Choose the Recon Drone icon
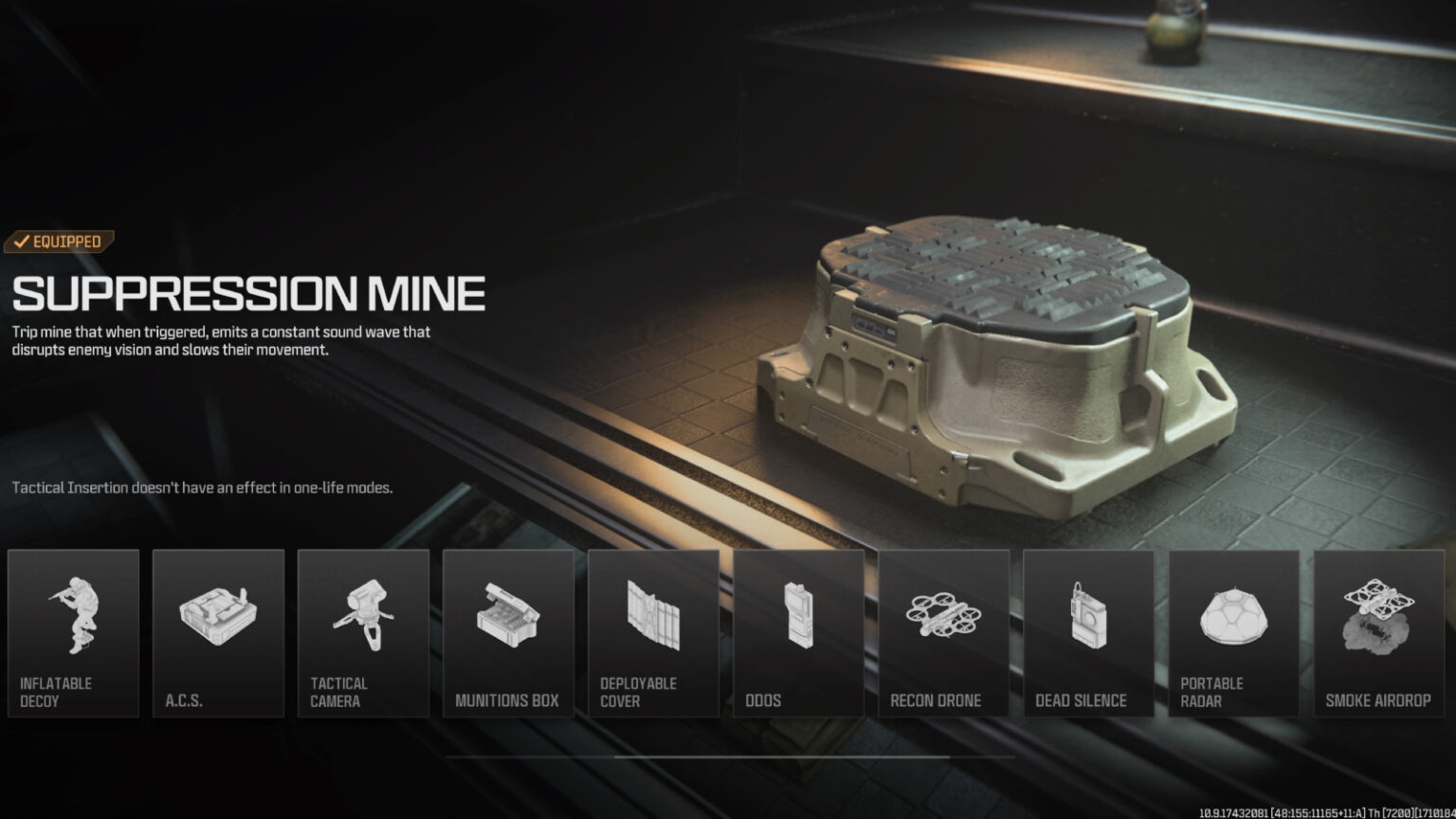The image size is (1456, 819). point(944,616)
